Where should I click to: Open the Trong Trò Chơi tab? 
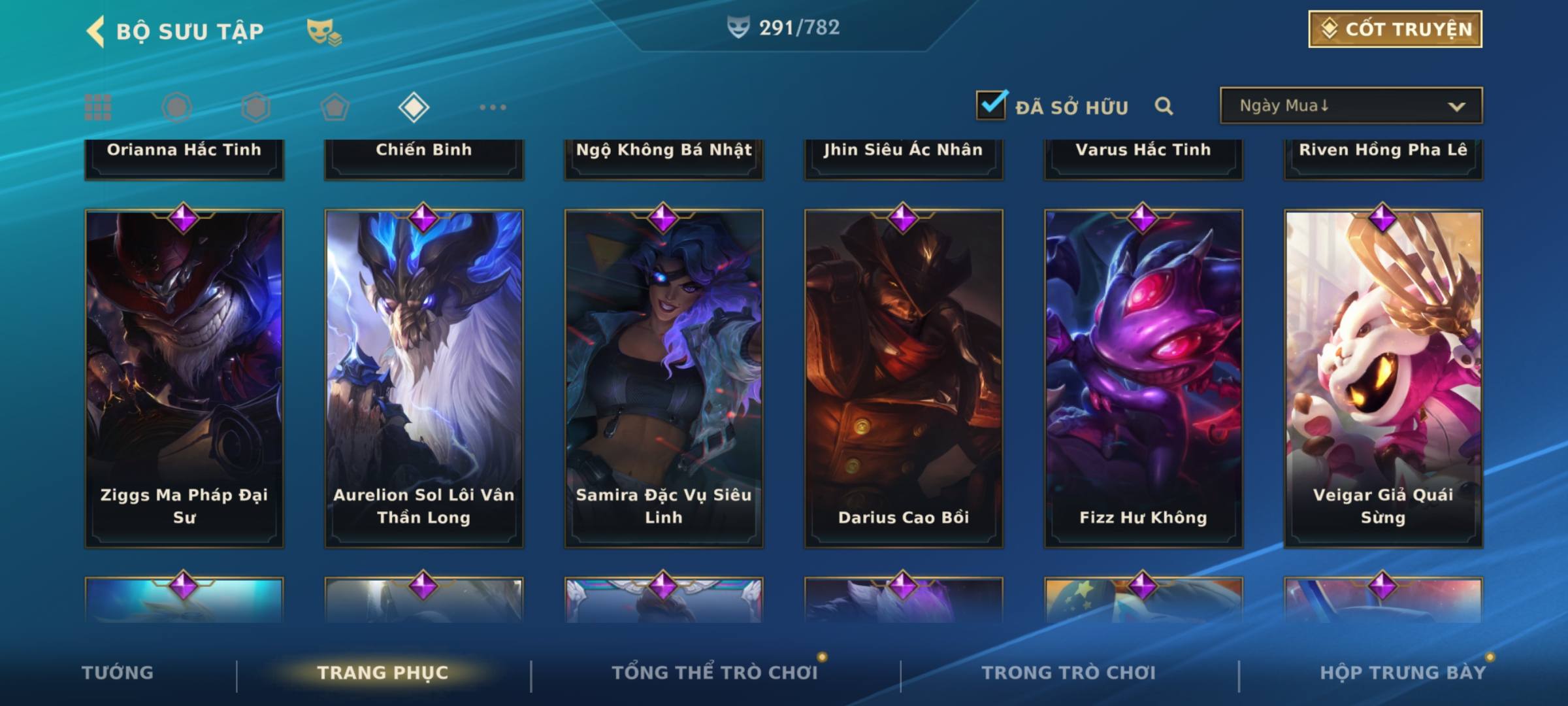1068,673
